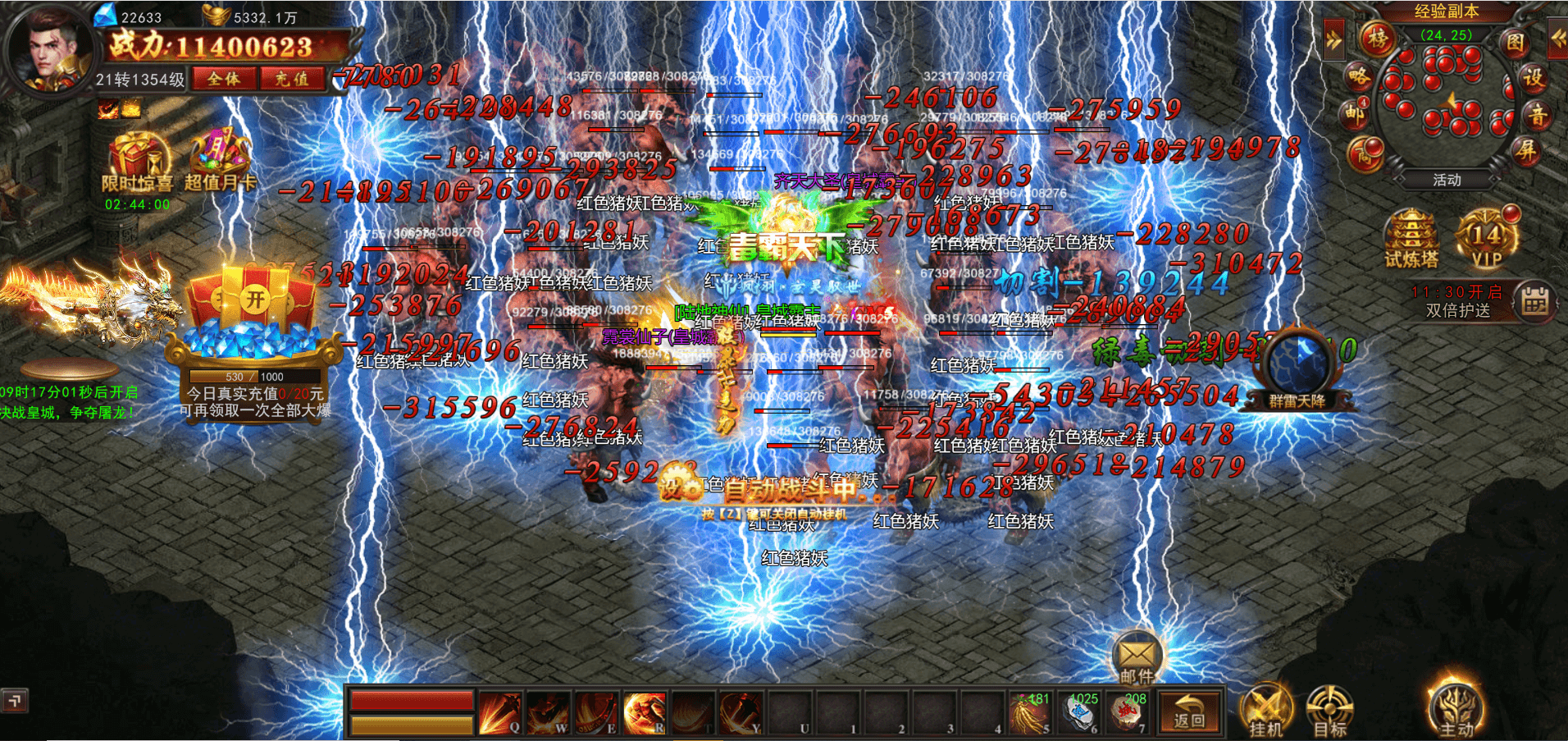Select the 全体 attack mode button
The width and height of the screenshot is (1568, 741).
pos(224,79)
